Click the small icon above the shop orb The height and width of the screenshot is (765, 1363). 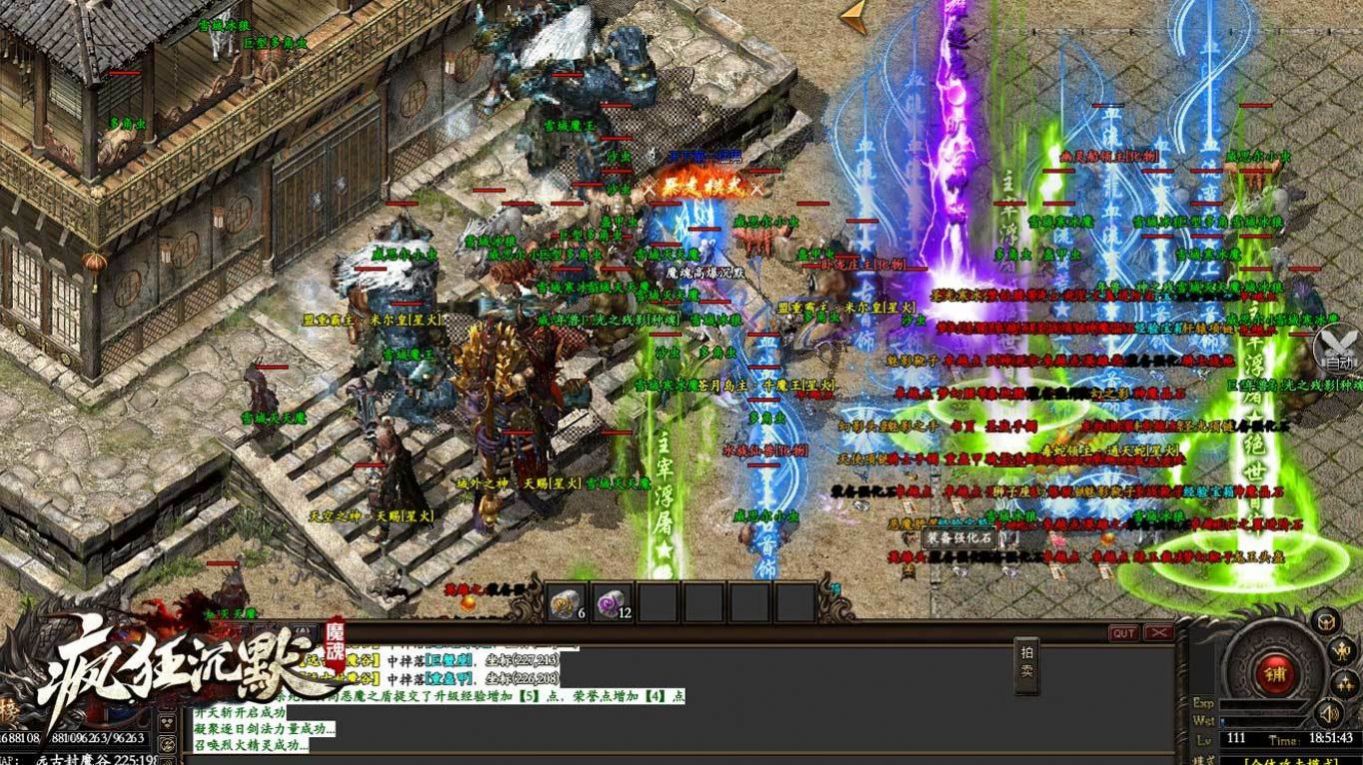(x=1324, y=621)
